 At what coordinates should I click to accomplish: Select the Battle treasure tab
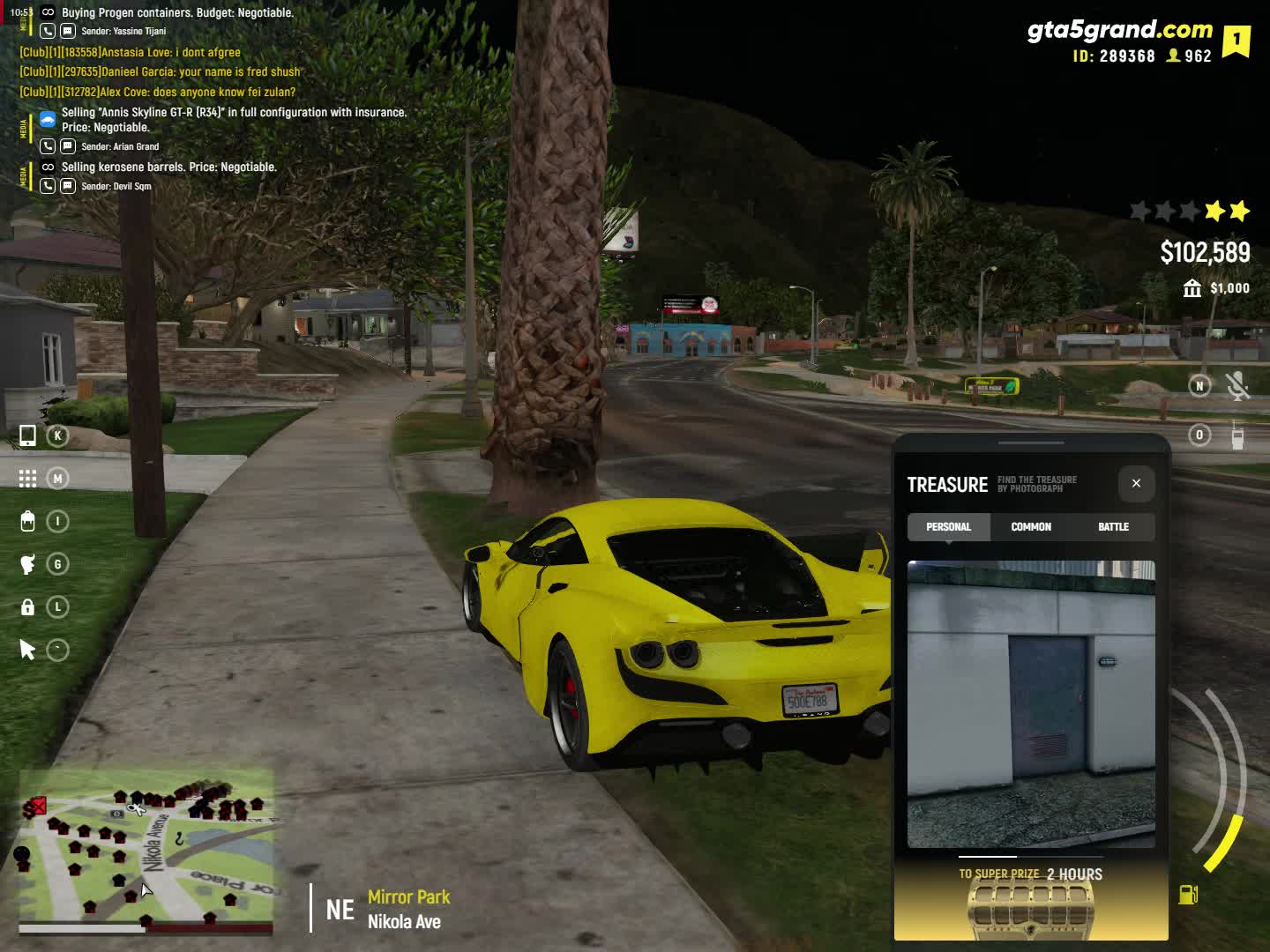click(1113, 527)
